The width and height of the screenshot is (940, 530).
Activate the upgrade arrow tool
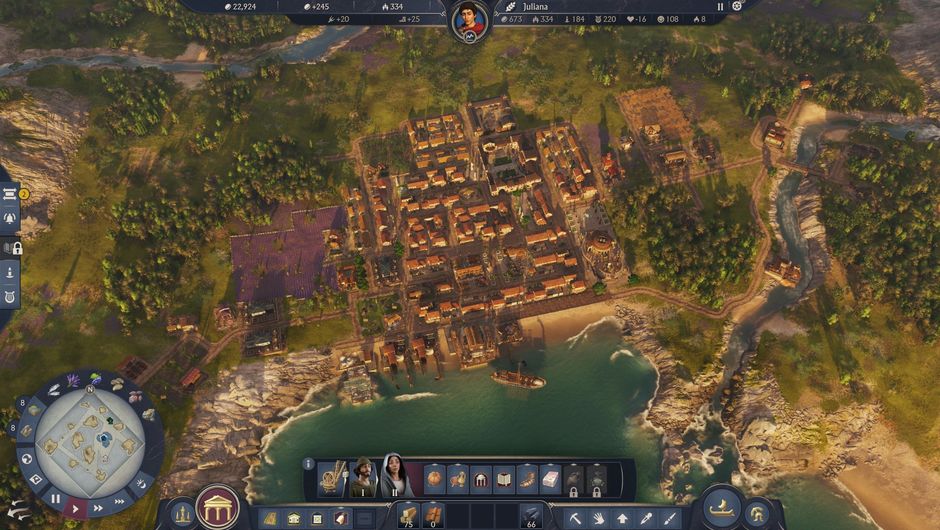point(622,518)
